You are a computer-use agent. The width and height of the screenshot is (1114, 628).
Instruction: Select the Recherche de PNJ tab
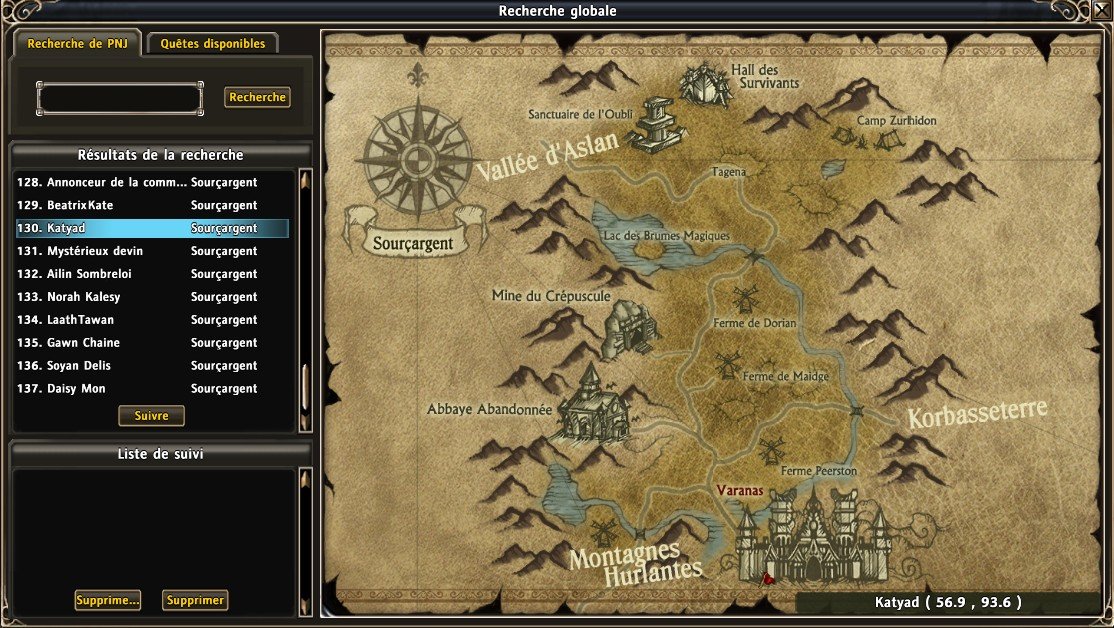click(75, 44)
